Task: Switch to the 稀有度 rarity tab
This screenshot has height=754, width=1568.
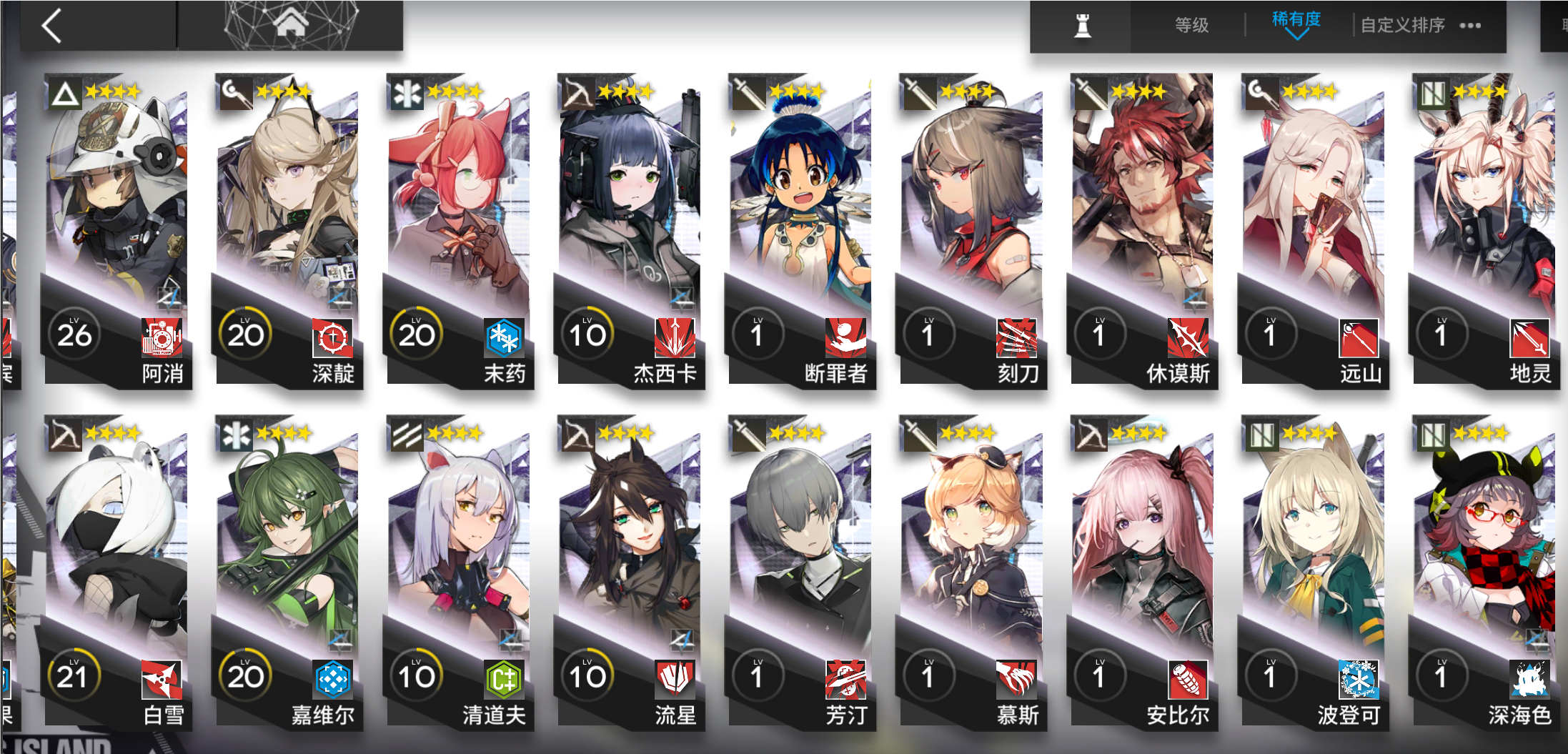Action: coord(1296,21)
